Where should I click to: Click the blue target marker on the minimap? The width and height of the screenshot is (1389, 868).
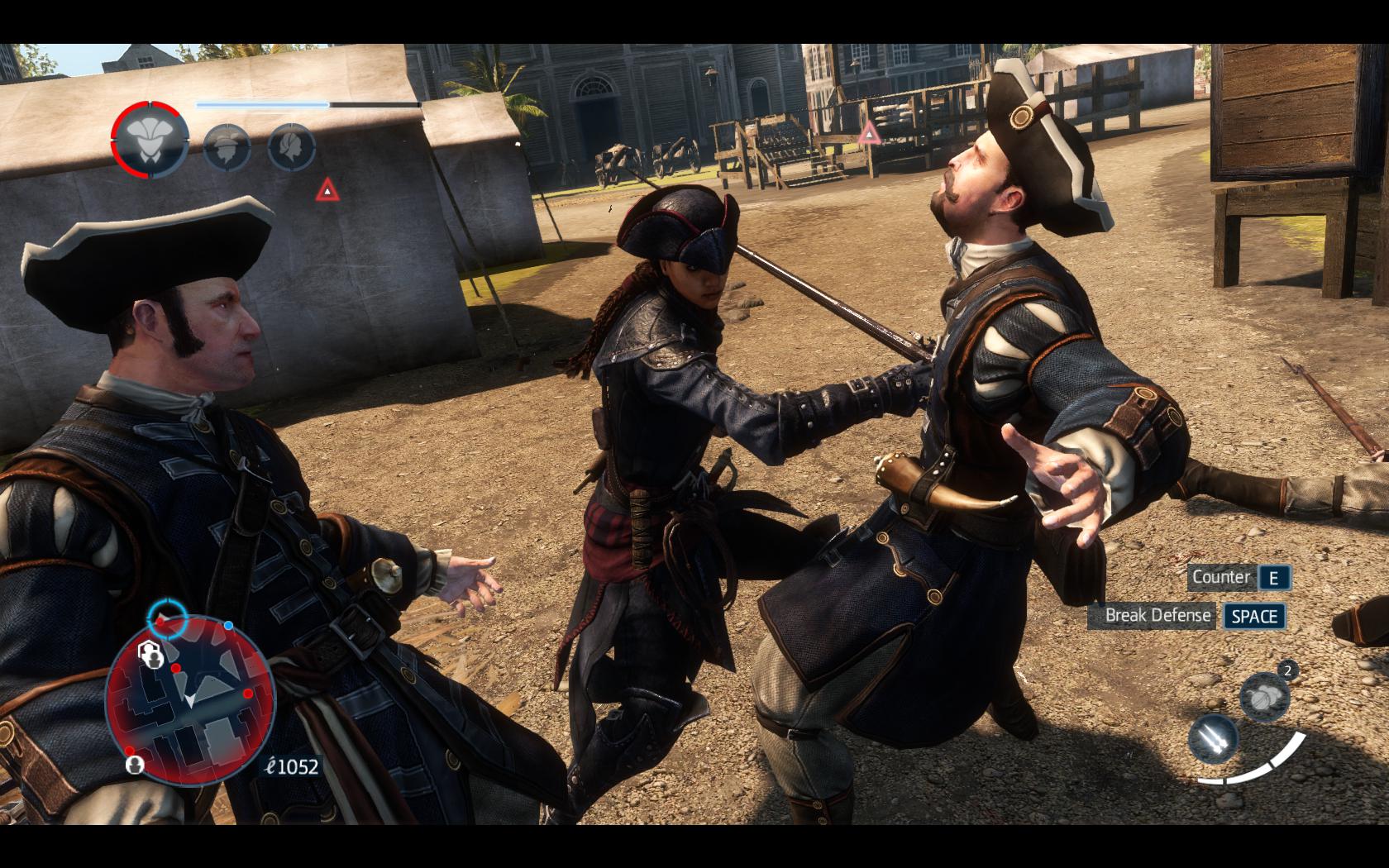(167, 616)
